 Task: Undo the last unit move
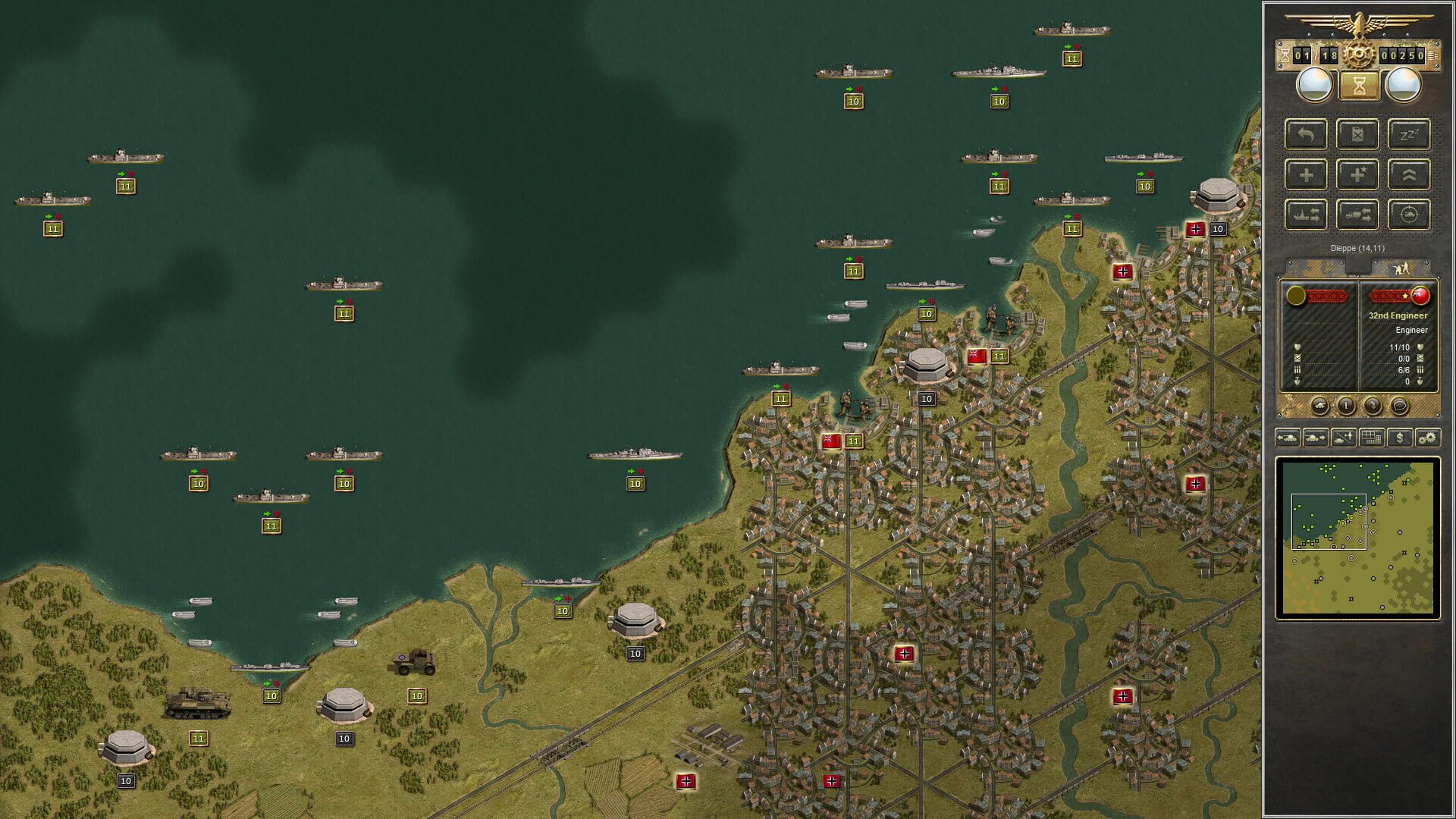[x=1305, y=134]
